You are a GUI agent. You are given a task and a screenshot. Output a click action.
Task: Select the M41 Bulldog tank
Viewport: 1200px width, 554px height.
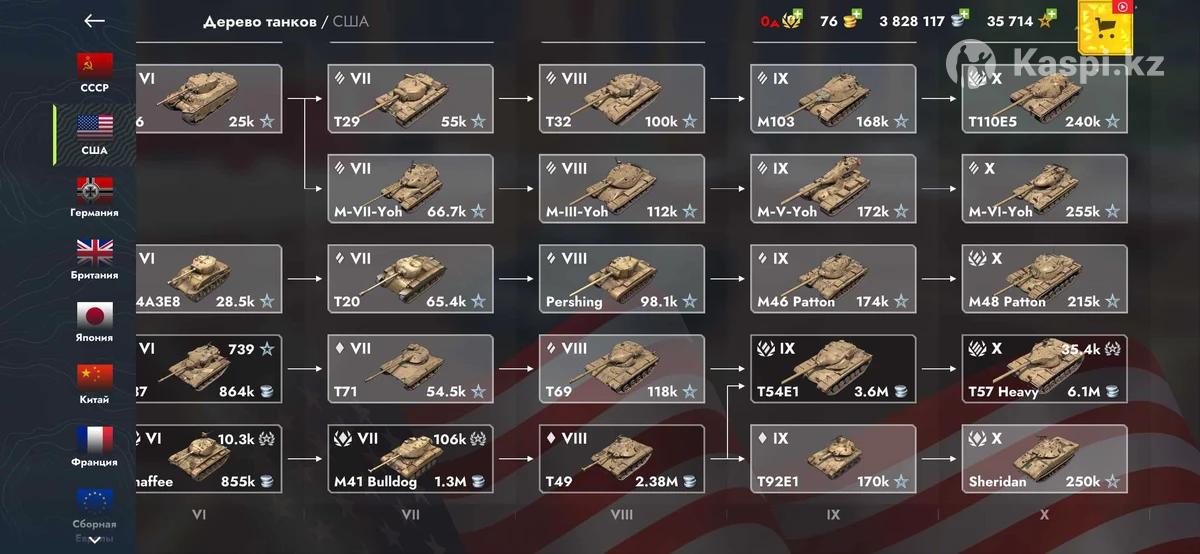point(410,458)
